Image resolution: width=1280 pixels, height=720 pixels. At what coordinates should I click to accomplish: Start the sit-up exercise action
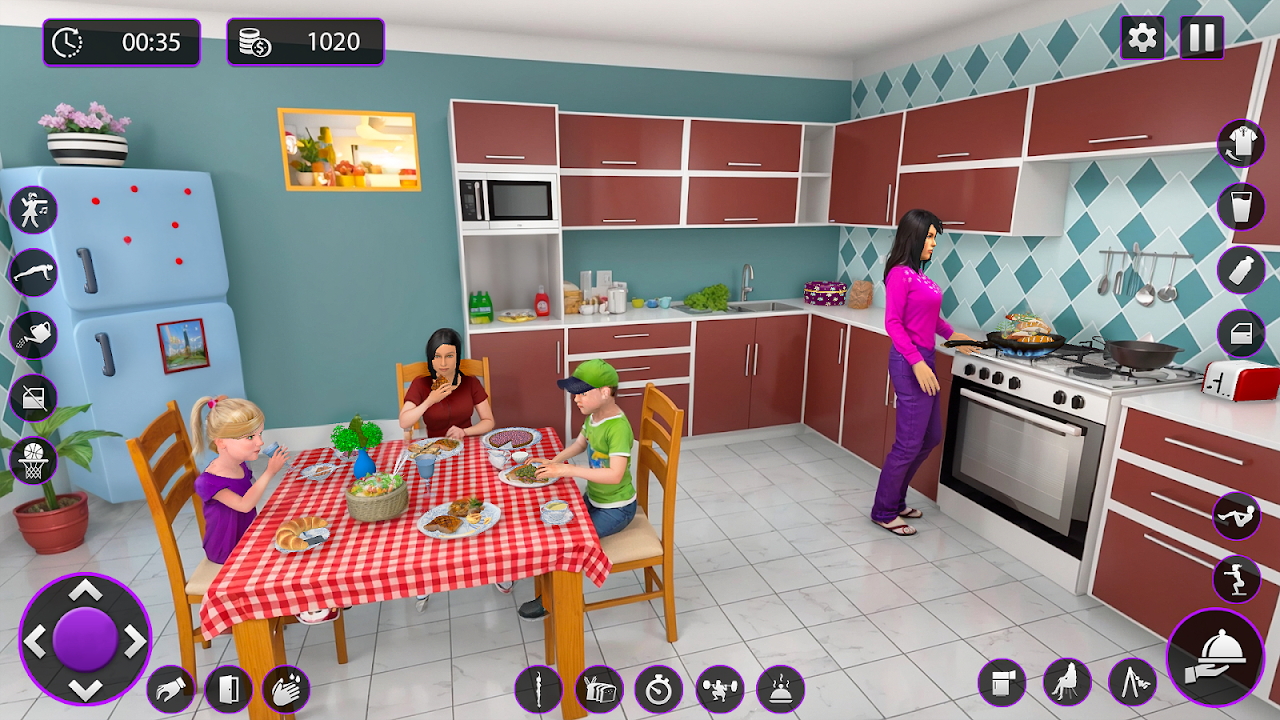click(1237, 516)
